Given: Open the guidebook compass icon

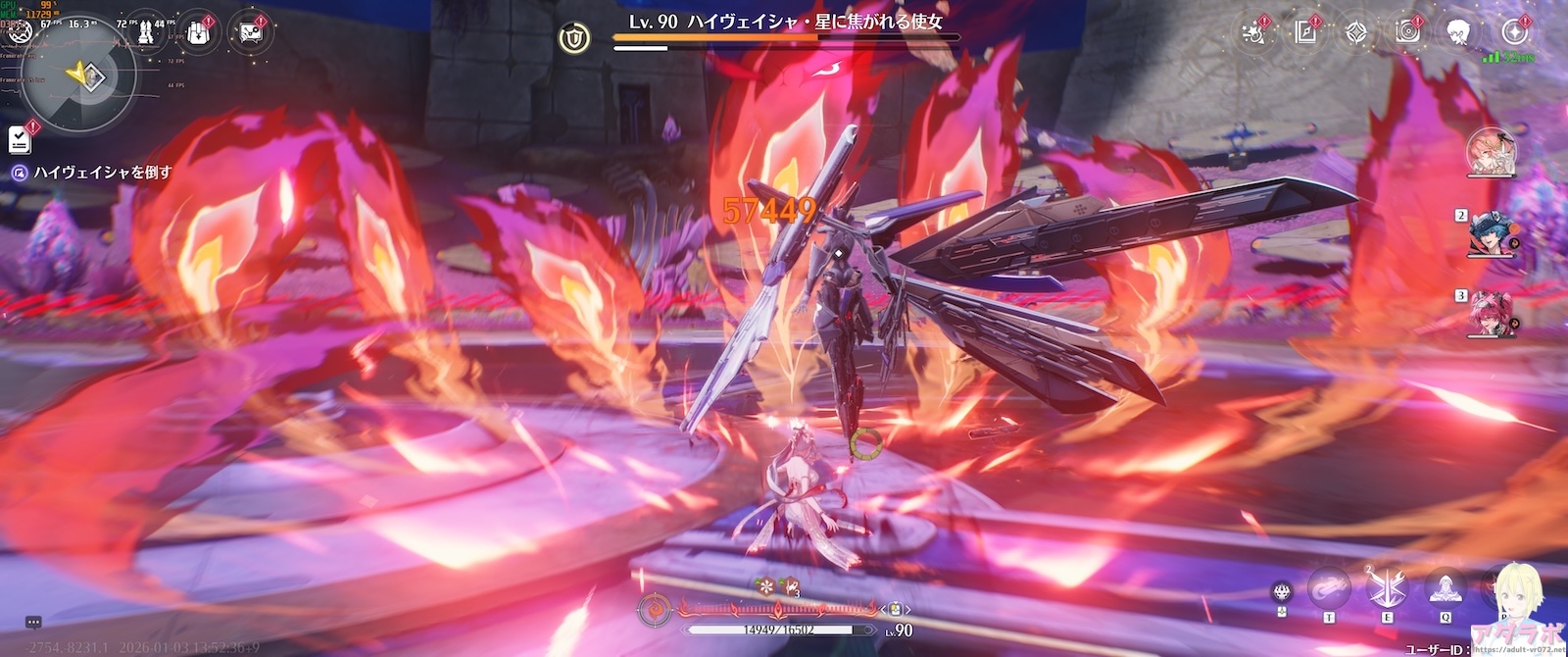Looking at the screenshot, I should tap(1305, 32).
